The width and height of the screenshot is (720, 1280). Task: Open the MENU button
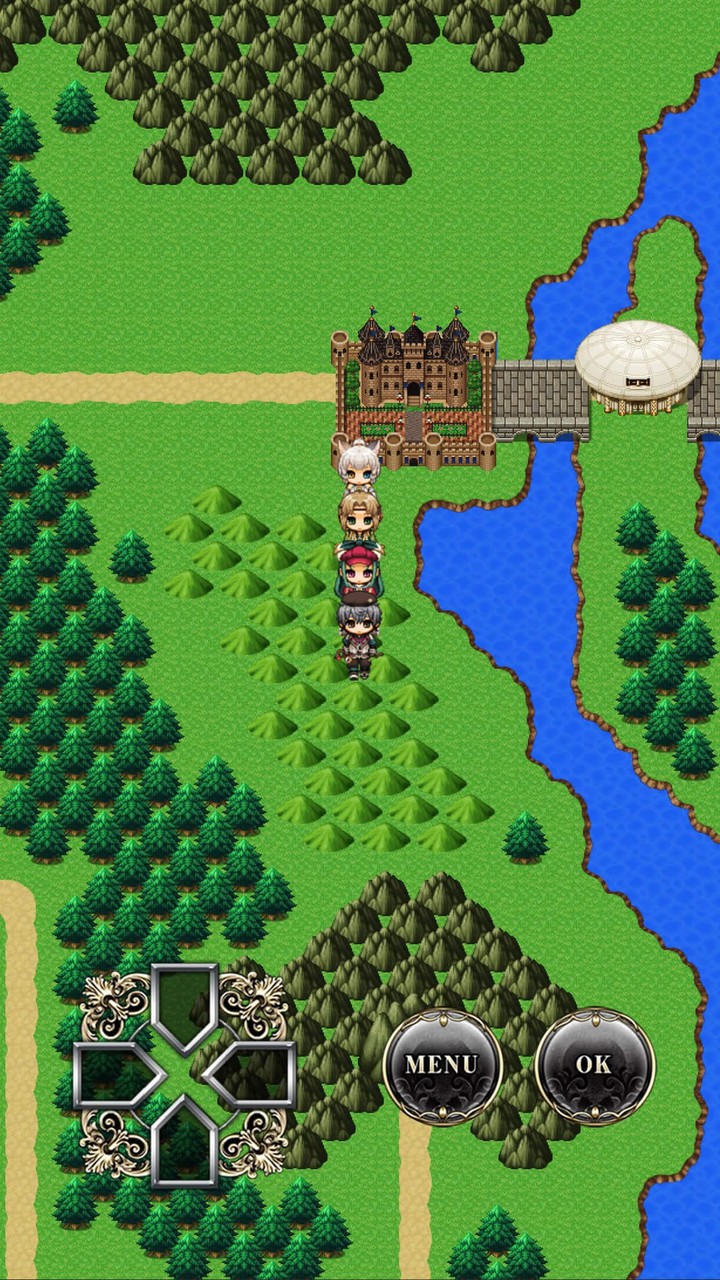tap(442, 1066)
